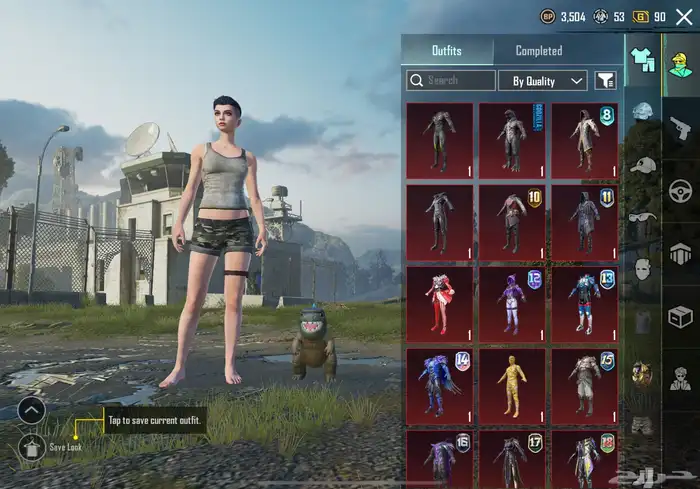
Task: Select the hooded white outfit with badge 8
Action: click(584, 137)
